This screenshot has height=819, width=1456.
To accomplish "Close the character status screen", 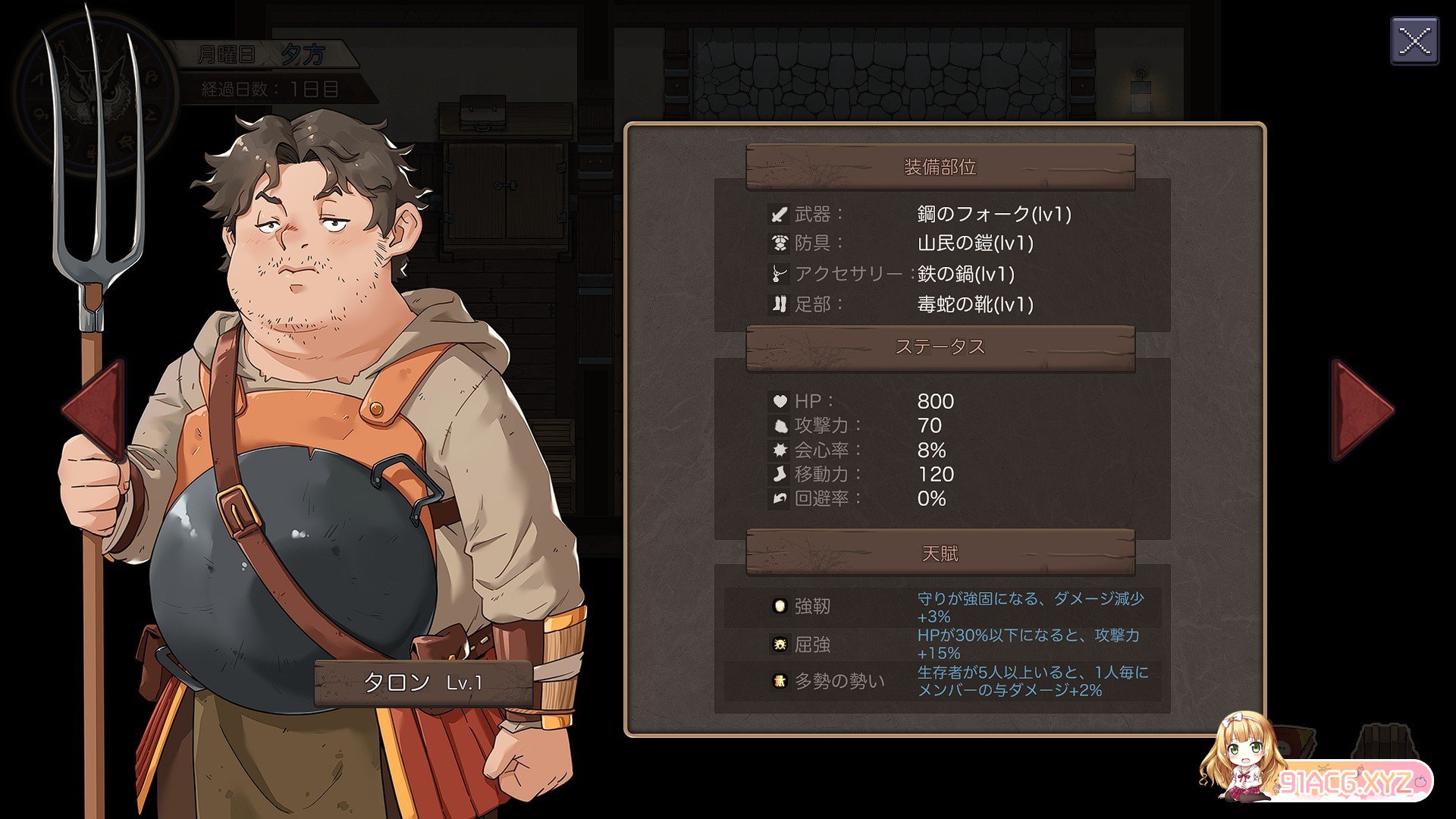I will [x=1414, y=41].
